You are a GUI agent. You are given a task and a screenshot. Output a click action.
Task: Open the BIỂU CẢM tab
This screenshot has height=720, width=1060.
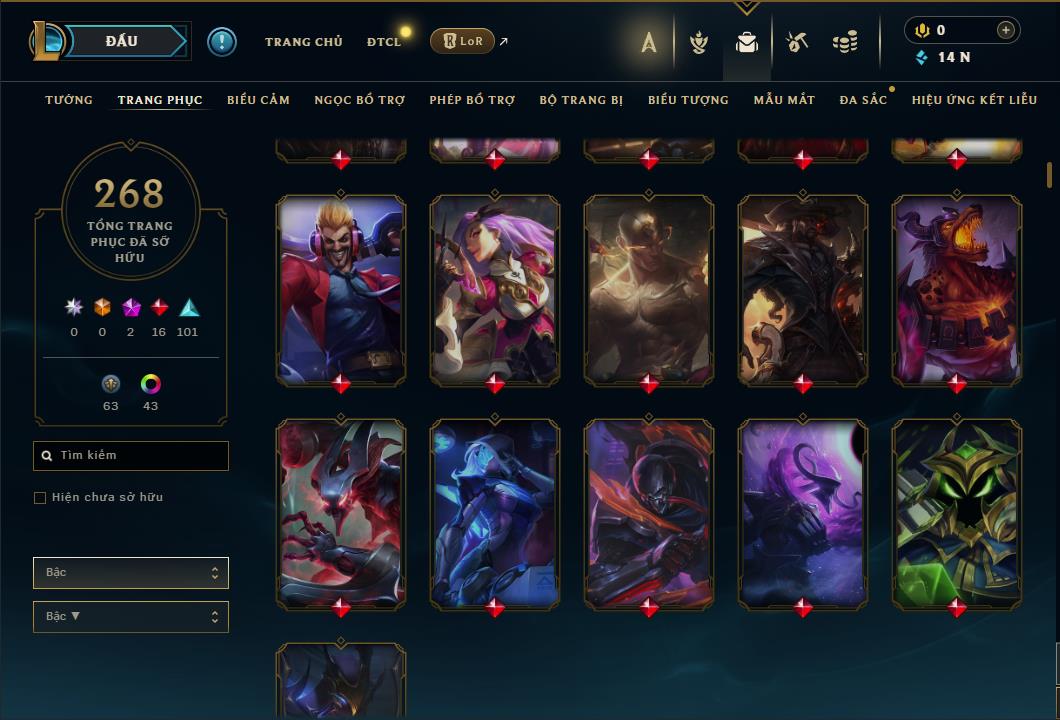click(258, 100)
